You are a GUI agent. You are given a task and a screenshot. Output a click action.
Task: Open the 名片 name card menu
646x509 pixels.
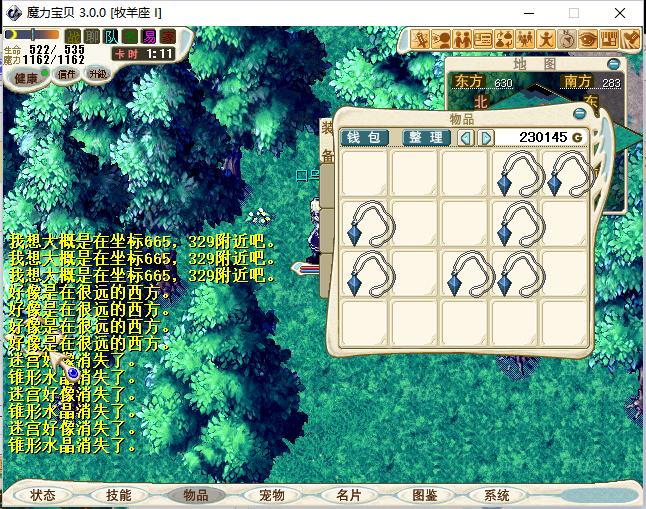pyautogui.click(x=348, y=495)
